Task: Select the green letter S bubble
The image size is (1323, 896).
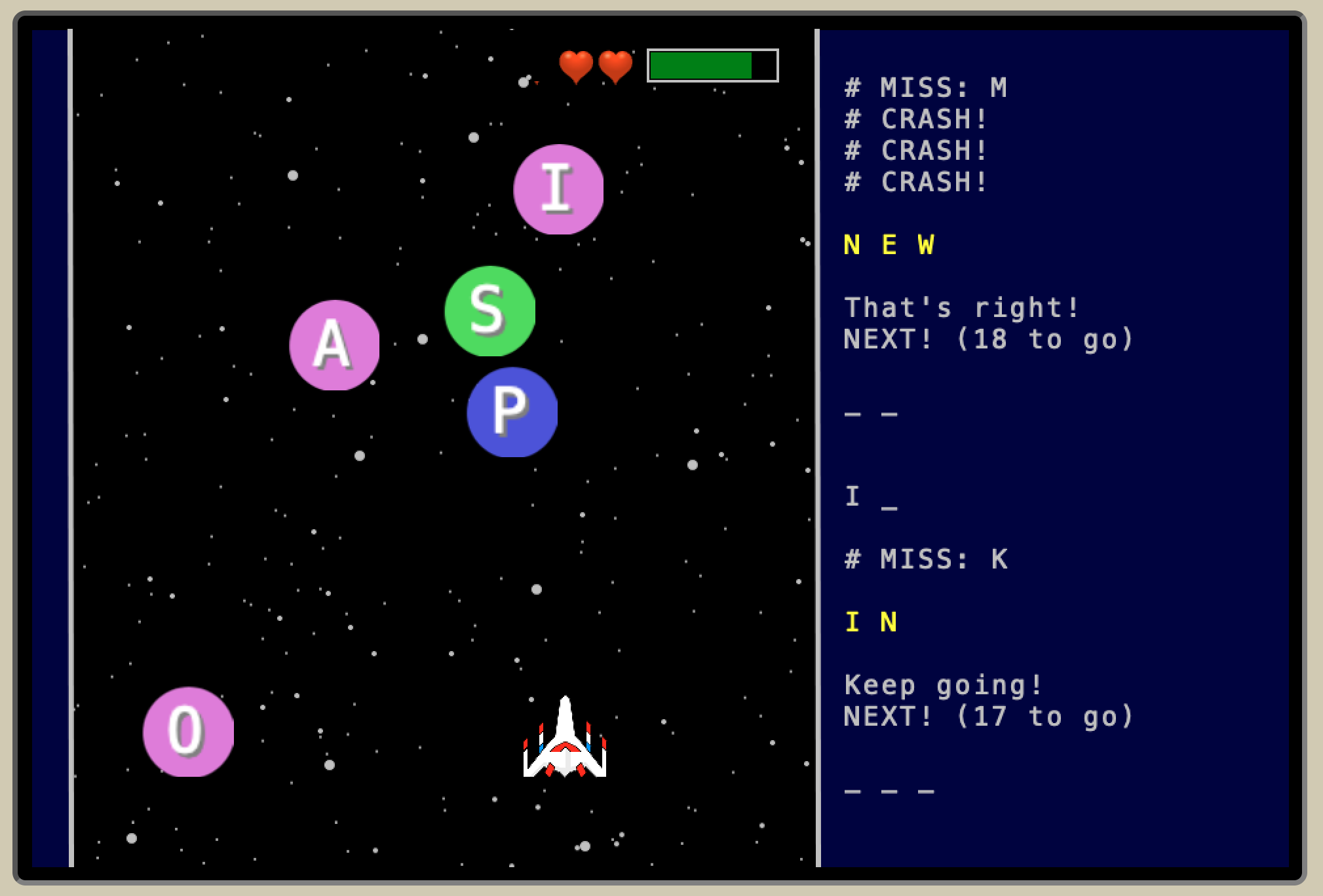Action: (489, 313)
